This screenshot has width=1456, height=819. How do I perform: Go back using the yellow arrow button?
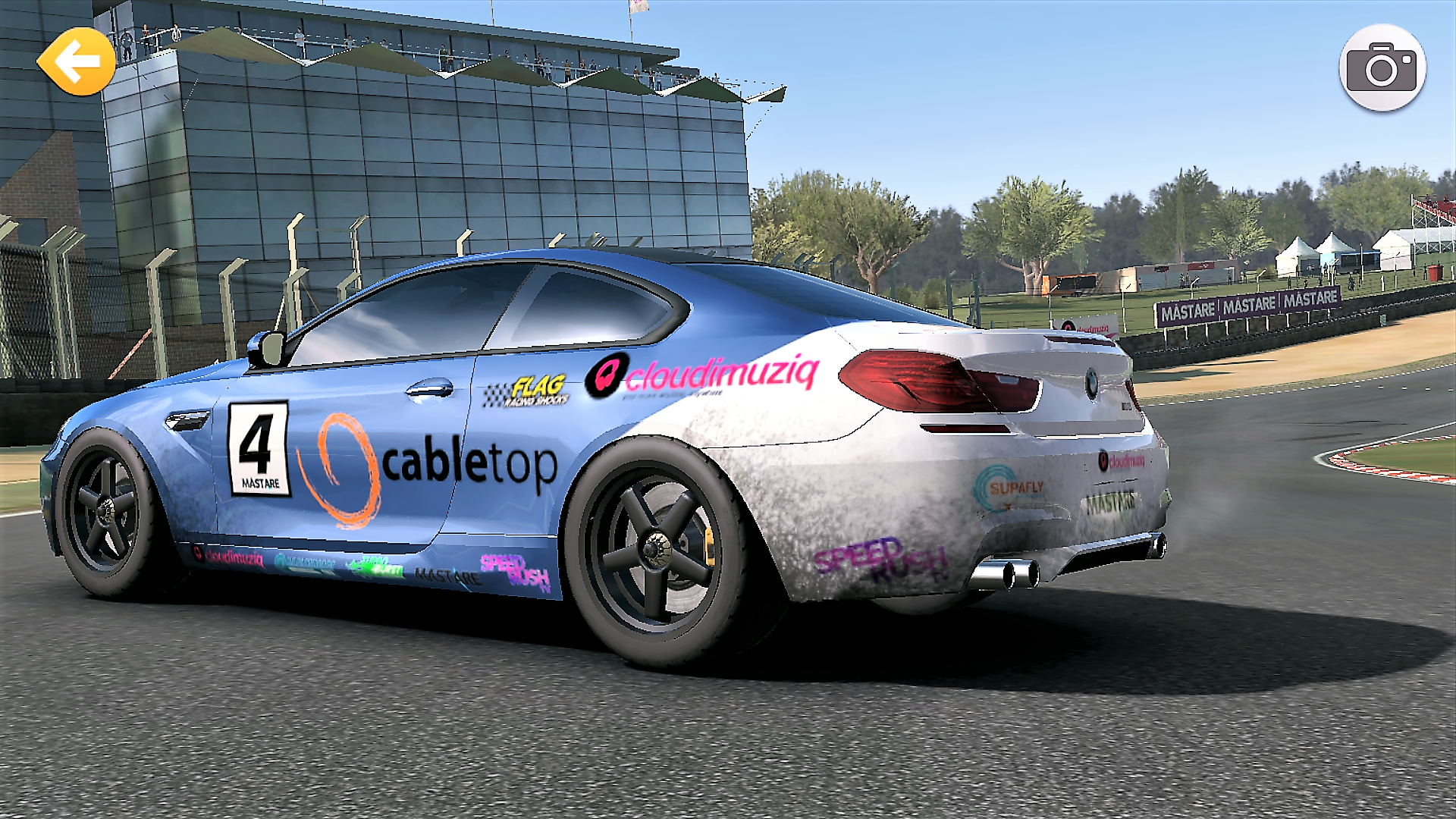(77, 62)
